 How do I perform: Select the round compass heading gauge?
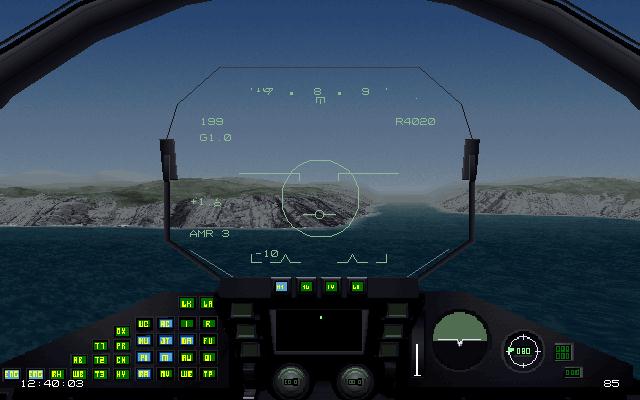[521, 351]
